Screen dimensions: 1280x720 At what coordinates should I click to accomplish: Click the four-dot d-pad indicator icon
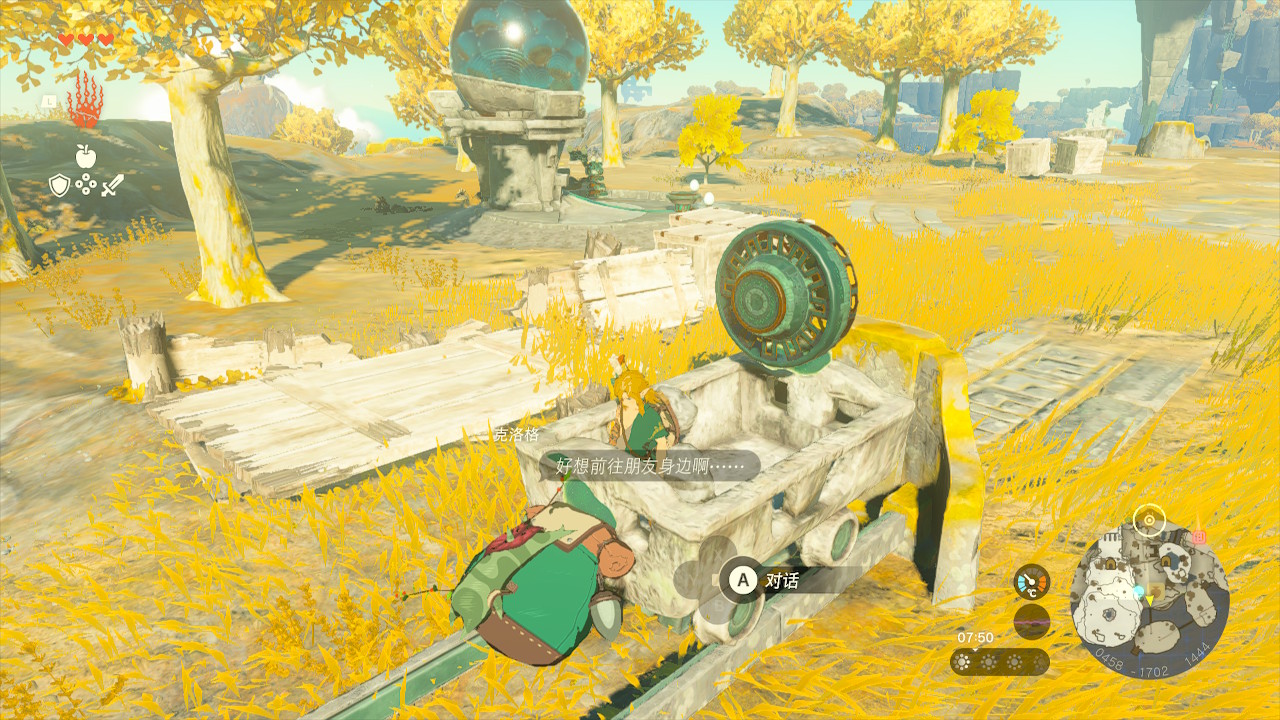click(86, 185)
